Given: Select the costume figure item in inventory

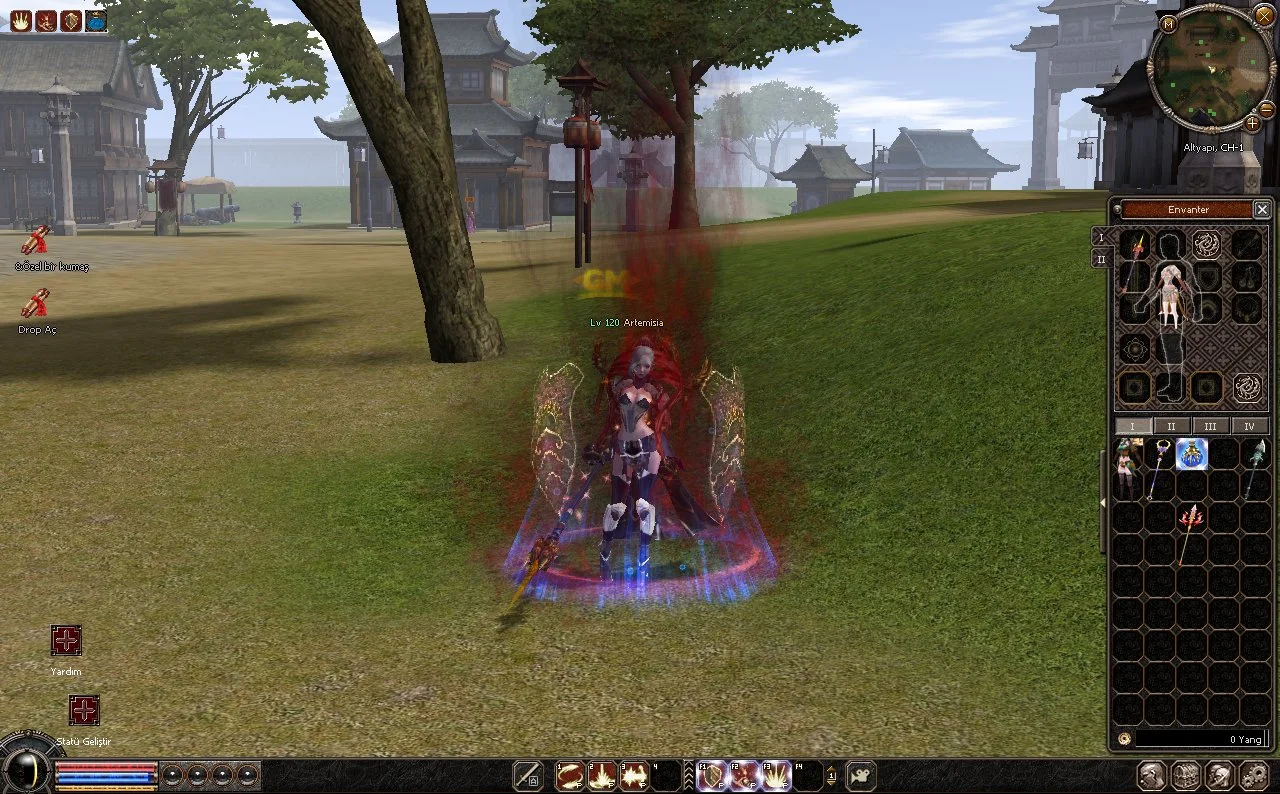Looking at the screenshot, I should 1129,468.
